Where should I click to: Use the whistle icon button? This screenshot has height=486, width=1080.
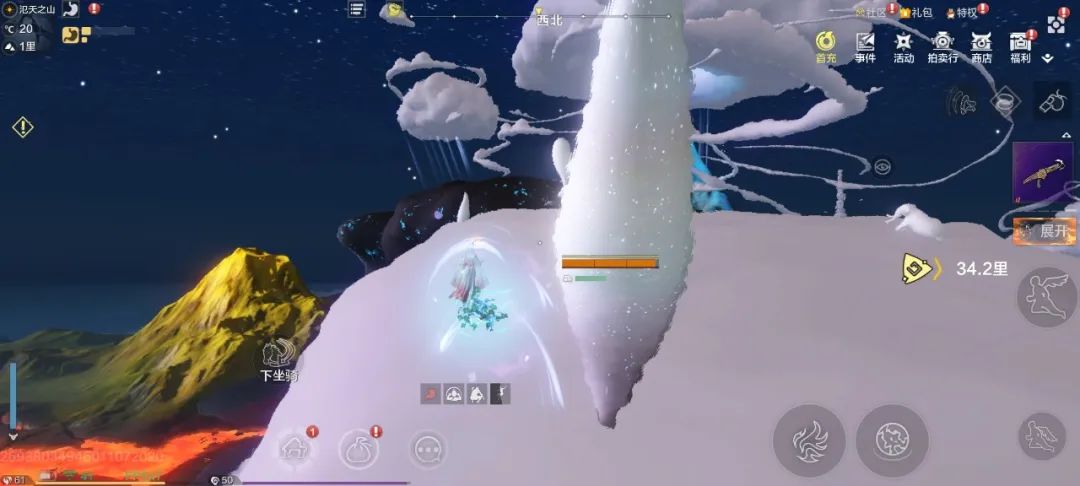click(1055, 103)
